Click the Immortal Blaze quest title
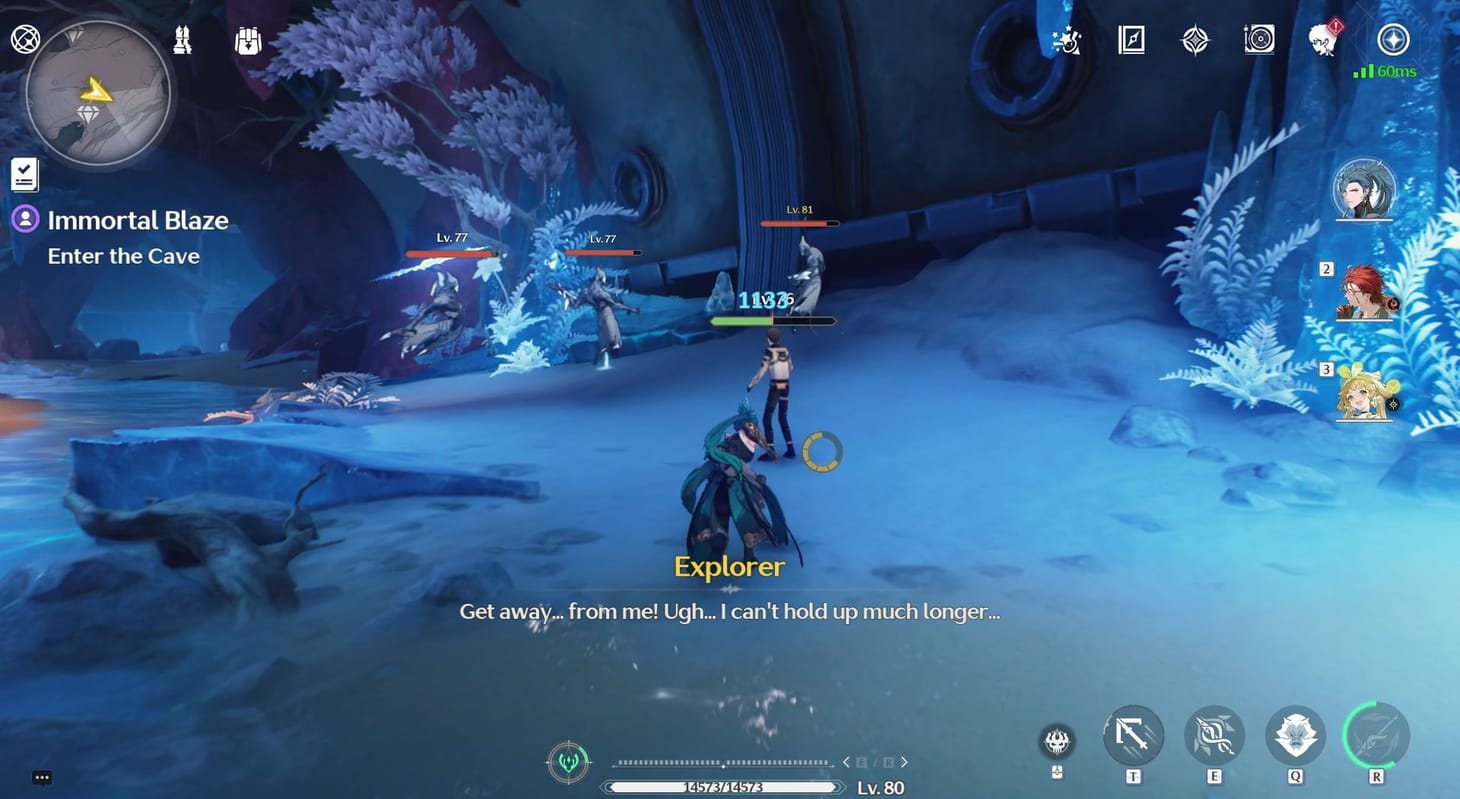This screenshot has height=799, width=1460. click(137, 220)
